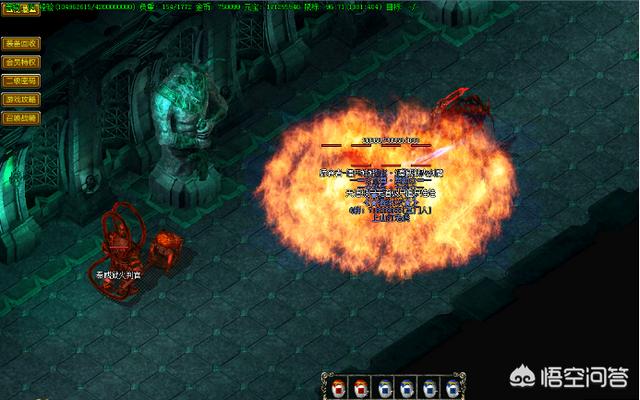Image resolution: width=640 pixels, height=400 pixels.
Task: Open the 装备回收 equipment recycle button
Action: coord(21,44)
